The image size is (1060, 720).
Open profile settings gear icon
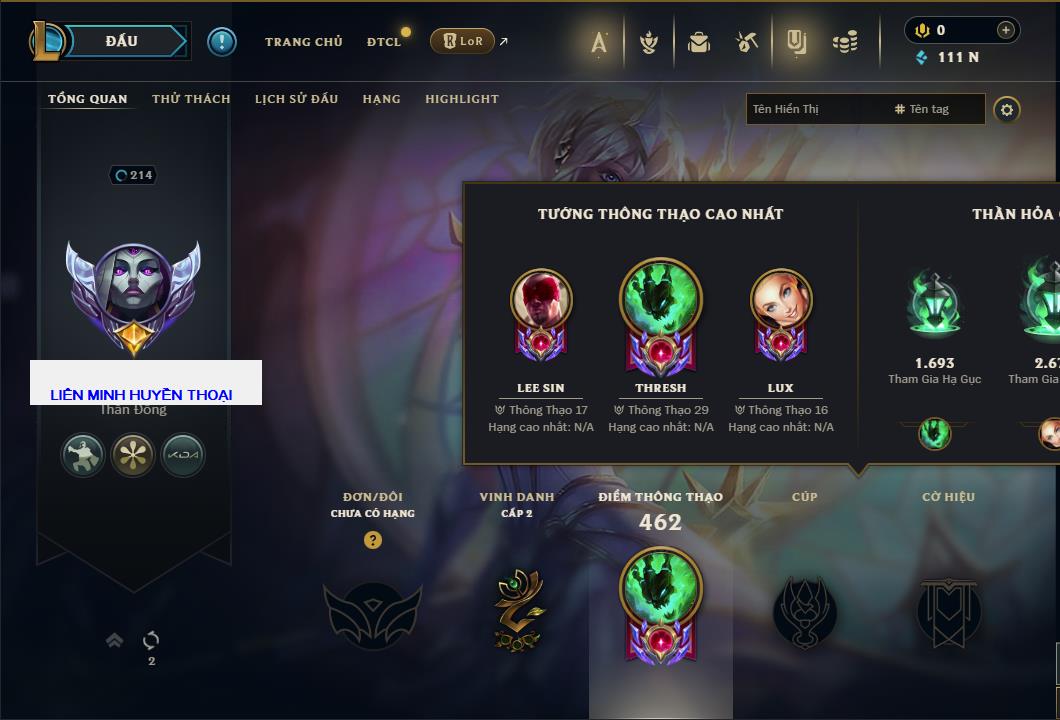(x=1007, y=109)
